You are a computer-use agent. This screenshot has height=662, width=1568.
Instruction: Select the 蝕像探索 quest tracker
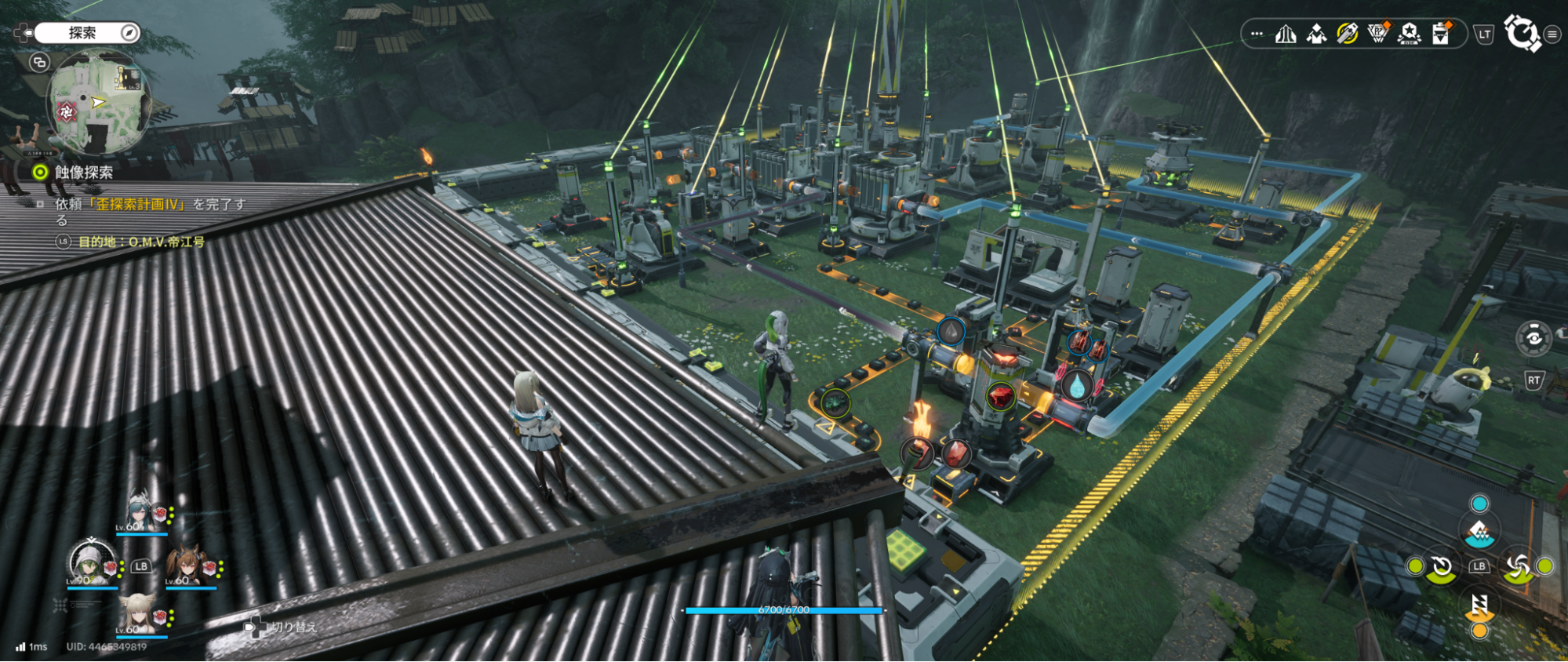tap(83, 172)
